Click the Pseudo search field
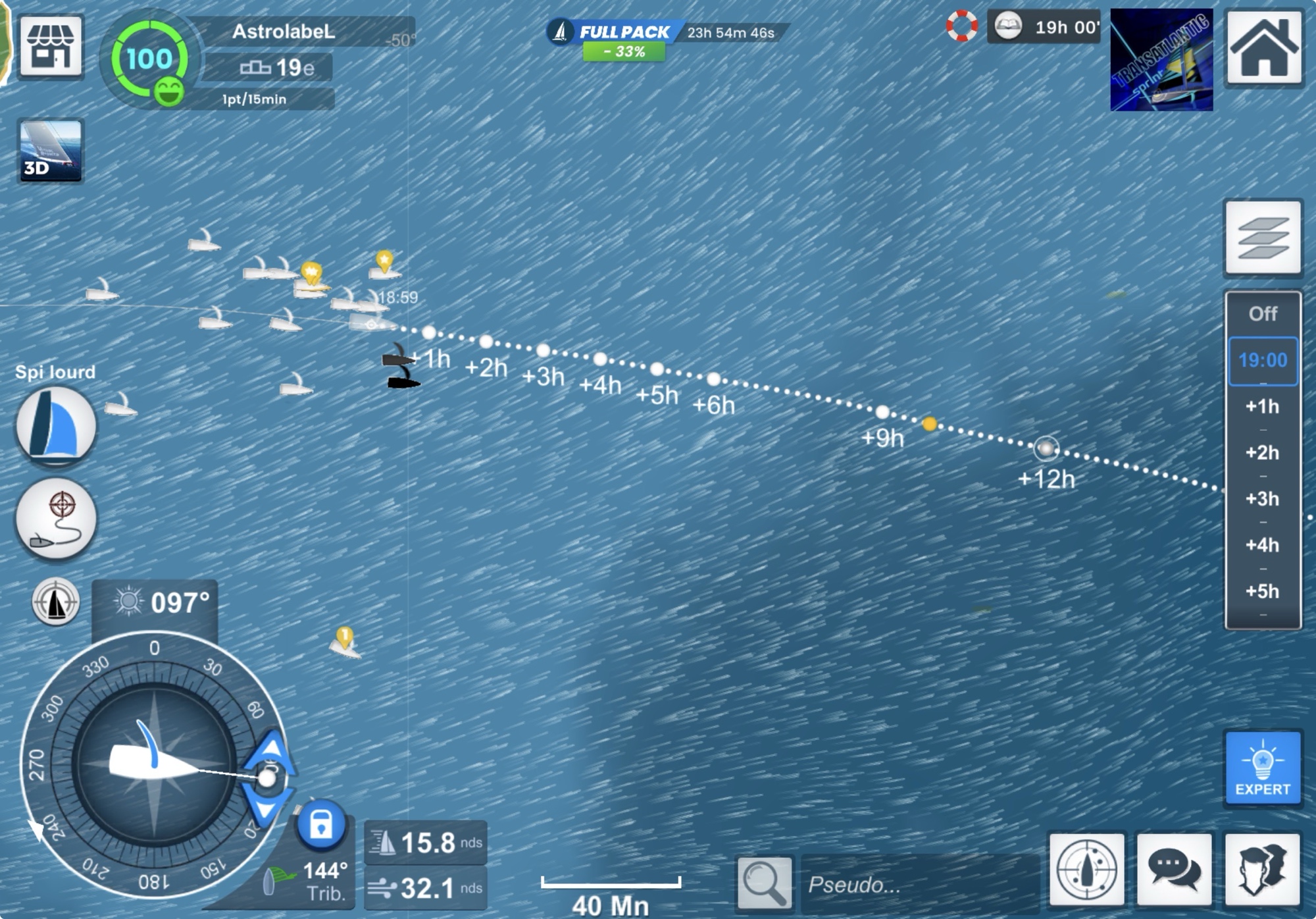Viewport: 1316px width, 919px height. click(918, 884)
